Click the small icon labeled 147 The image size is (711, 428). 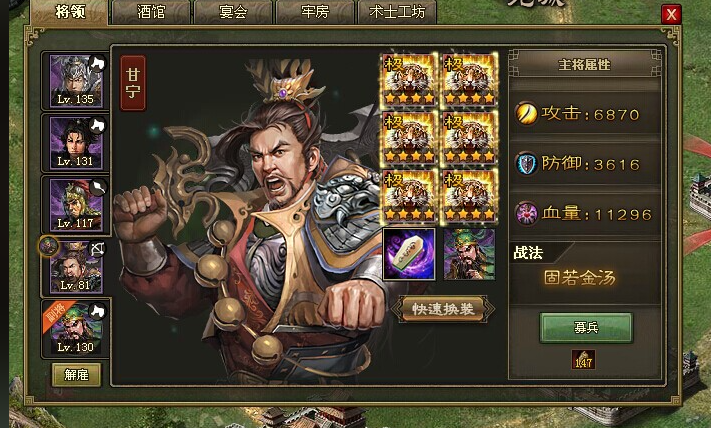tap(583, 360)
